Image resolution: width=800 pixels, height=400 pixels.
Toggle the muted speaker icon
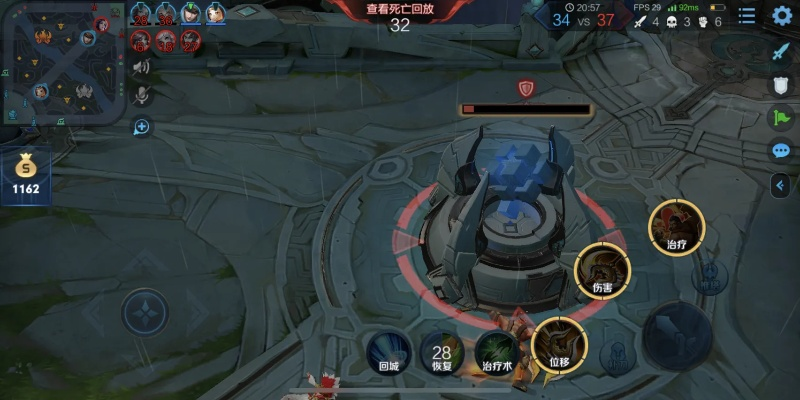[x=141, y=67]
